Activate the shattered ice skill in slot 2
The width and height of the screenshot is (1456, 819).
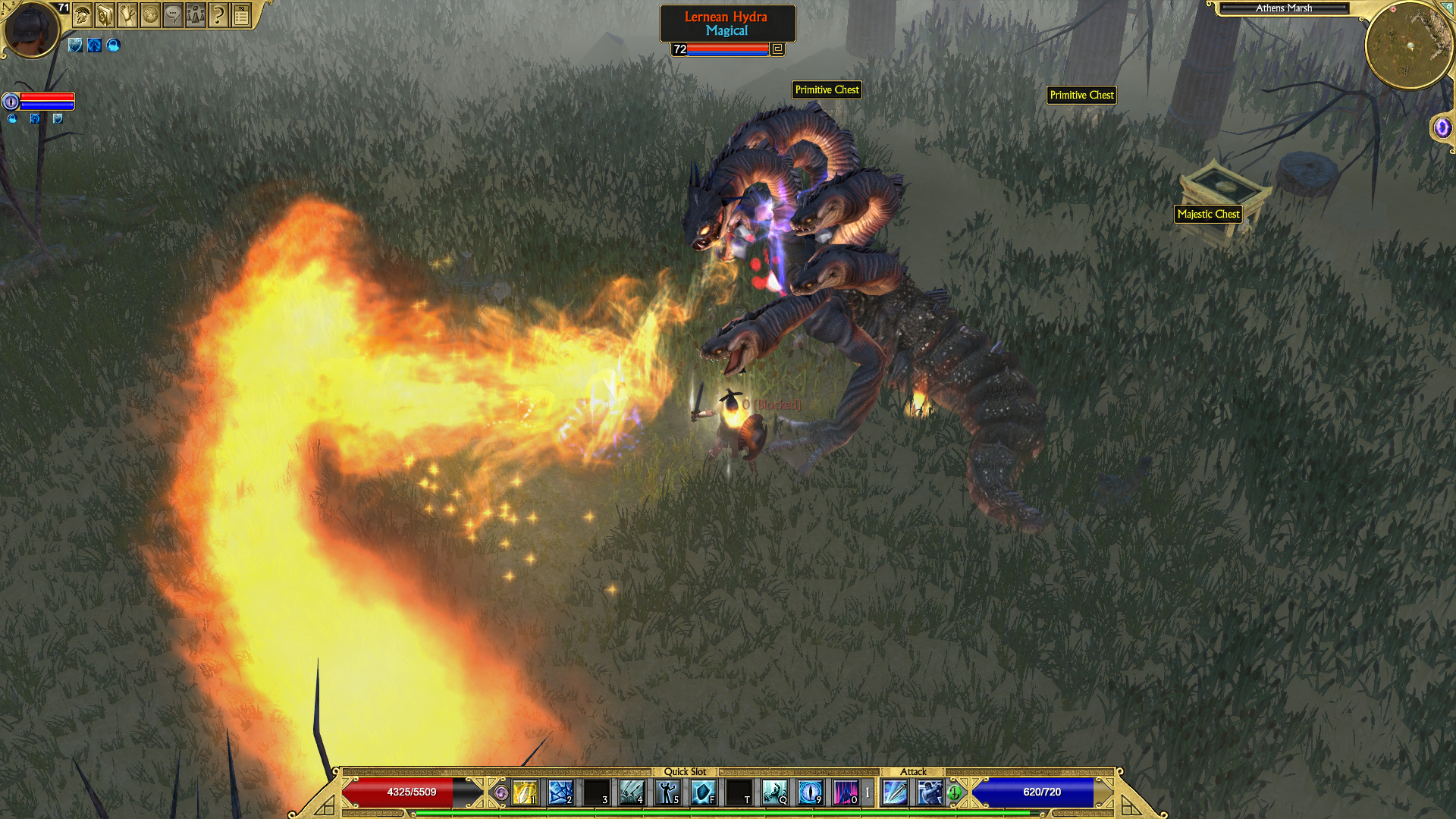click(560, 792)
